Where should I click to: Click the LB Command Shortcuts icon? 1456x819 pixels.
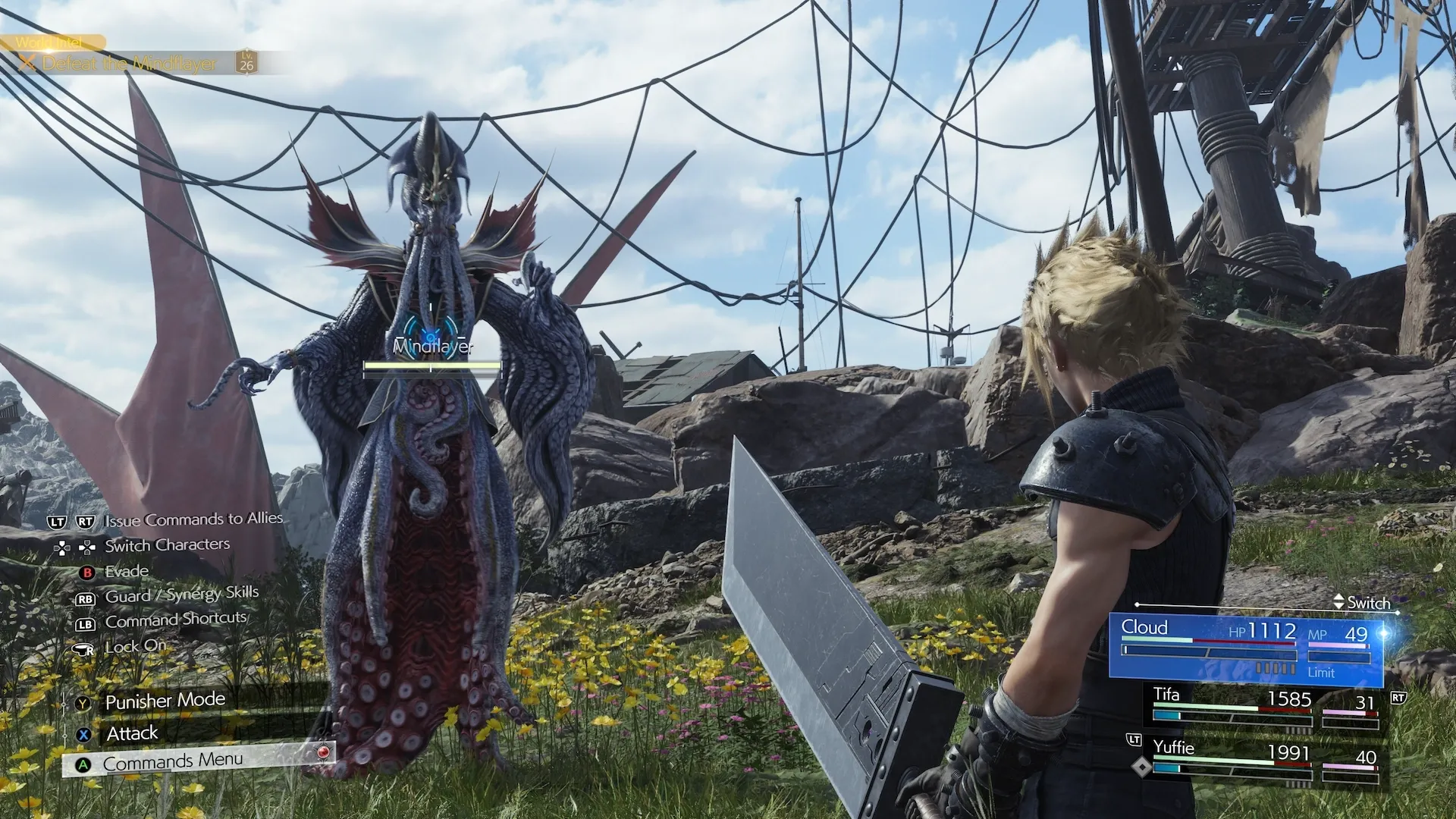86,624
